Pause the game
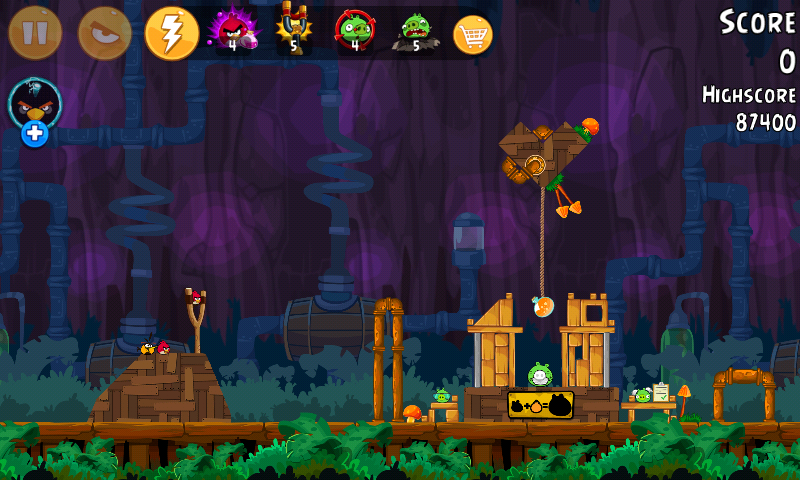This screenshot has width=800, height=480. pos(35,33)
